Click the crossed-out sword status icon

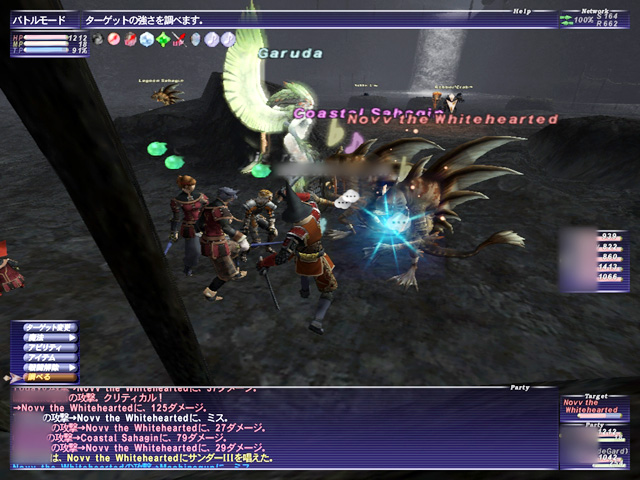click(179, 39)
